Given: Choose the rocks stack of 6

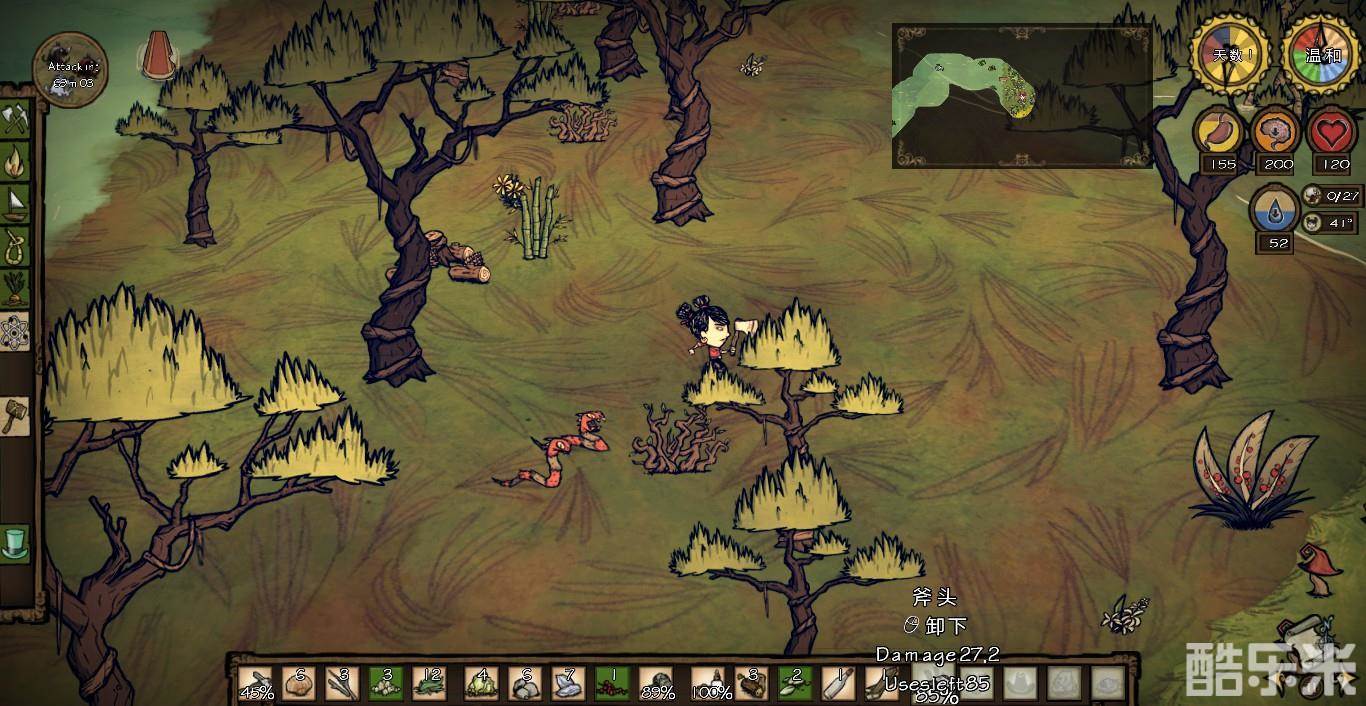Looking at the screenshot, I should point(524,683).
